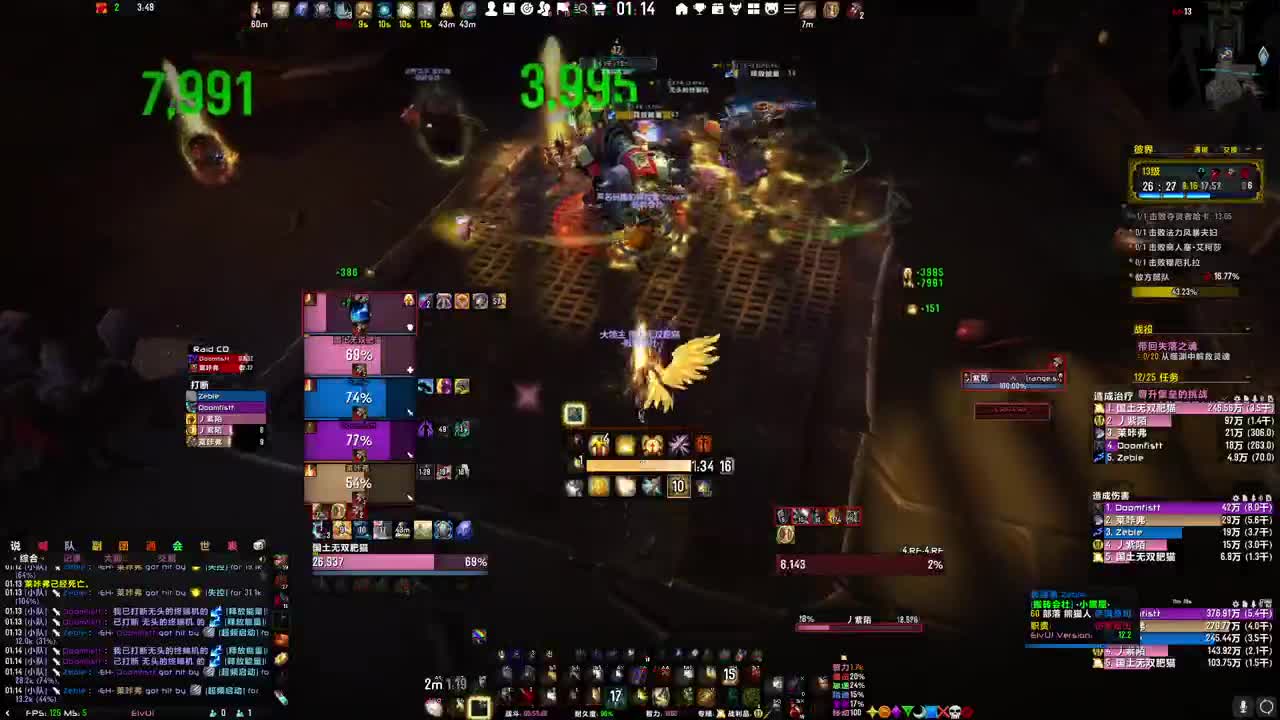
Task: Open the friends list person icon
Action: coord(491,10)
